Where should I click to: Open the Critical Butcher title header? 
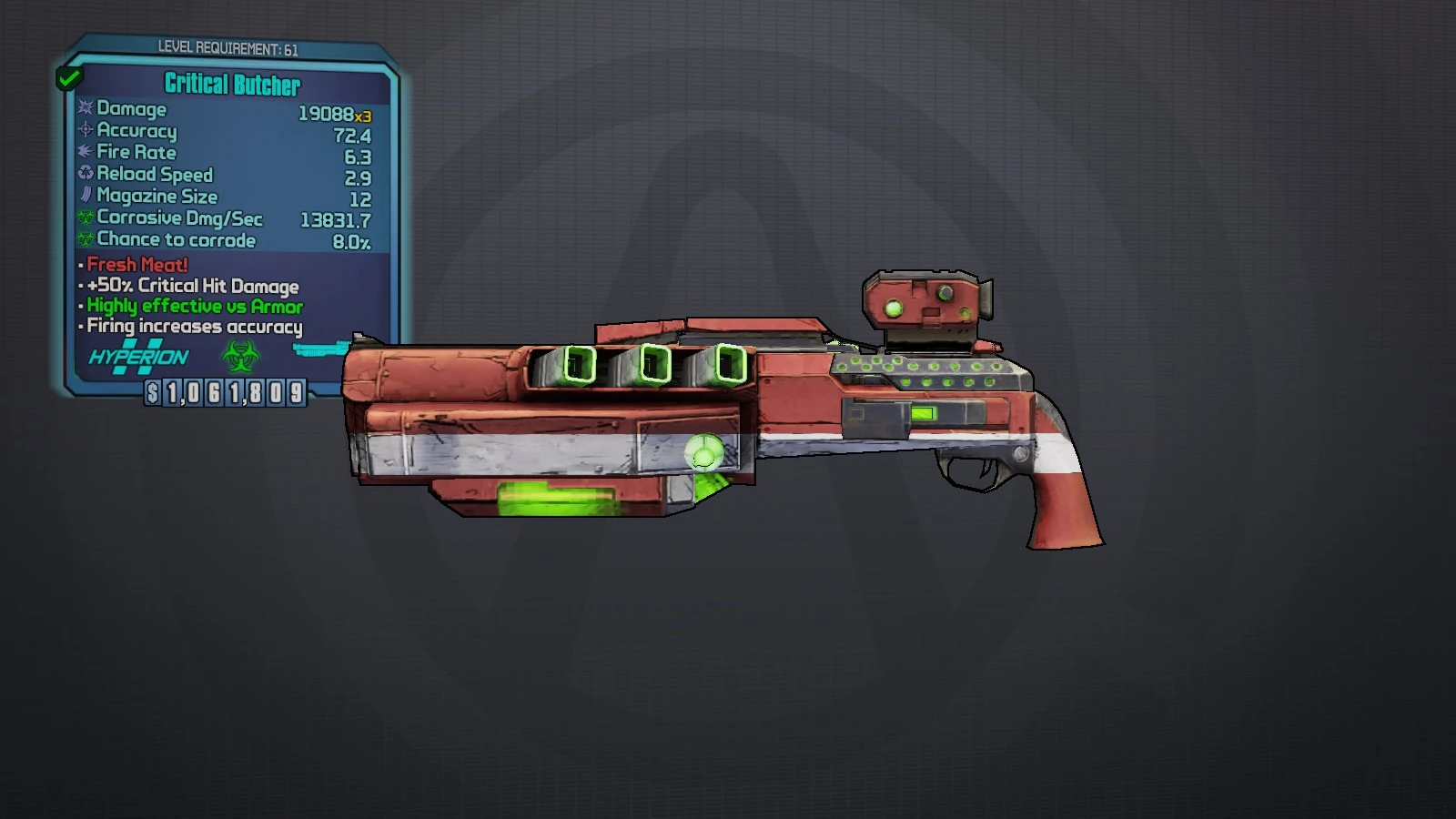coord(230,86)
